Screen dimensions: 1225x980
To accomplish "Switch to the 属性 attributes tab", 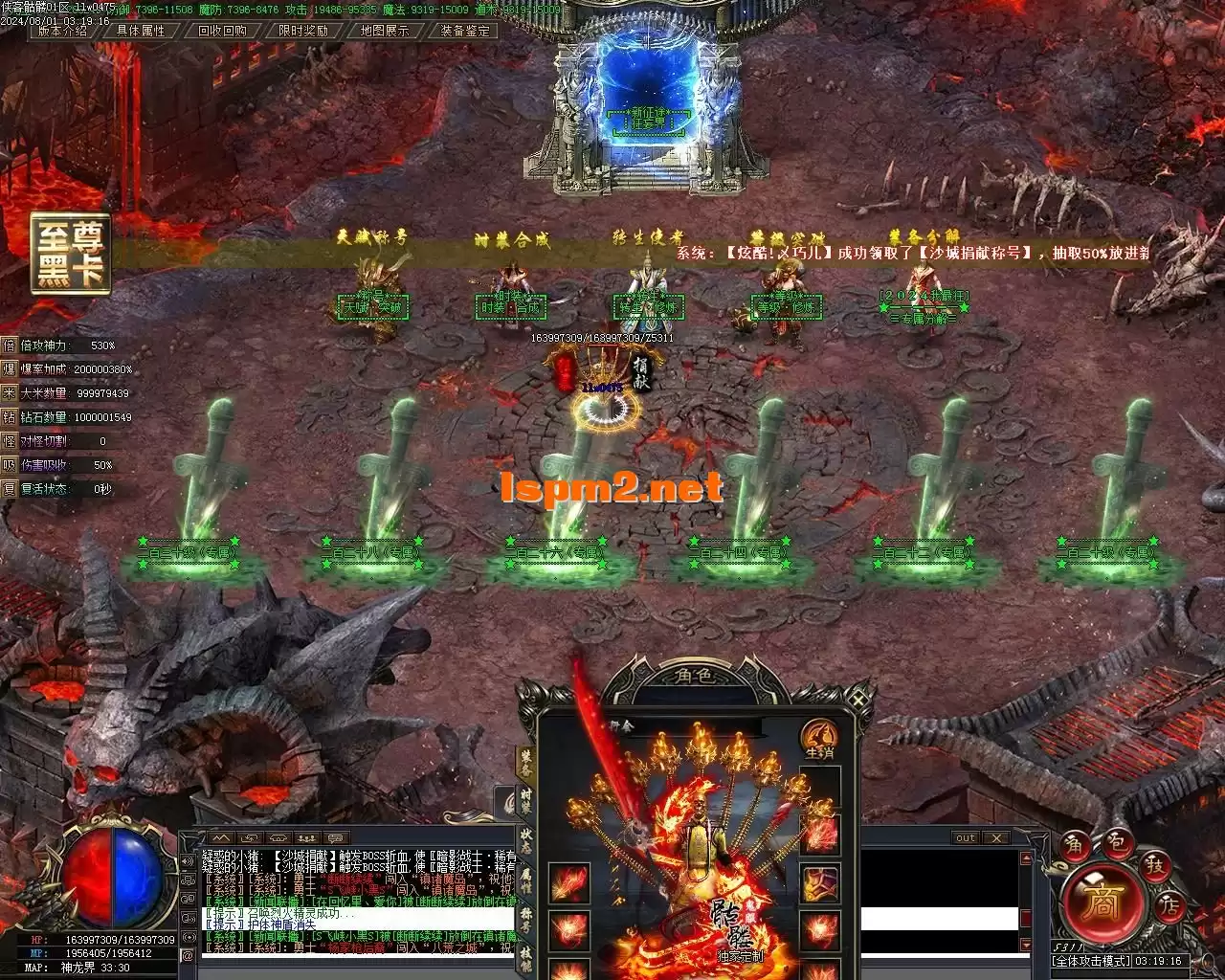I will pyautogui.click(x=526, y=881).
